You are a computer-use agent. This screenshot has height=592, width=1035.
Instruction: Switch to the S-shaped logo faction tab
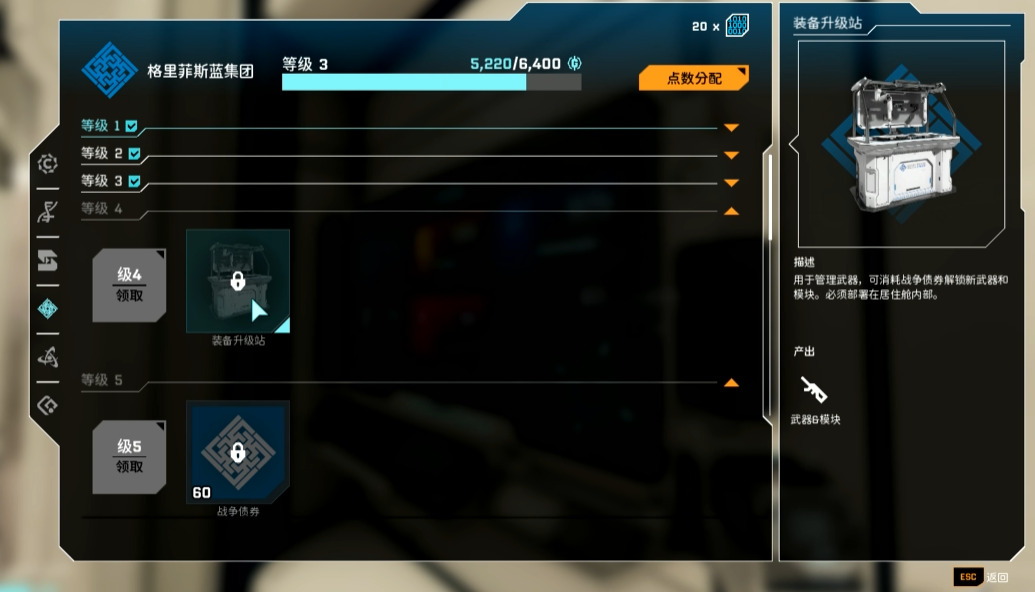[x=47, y=261]
